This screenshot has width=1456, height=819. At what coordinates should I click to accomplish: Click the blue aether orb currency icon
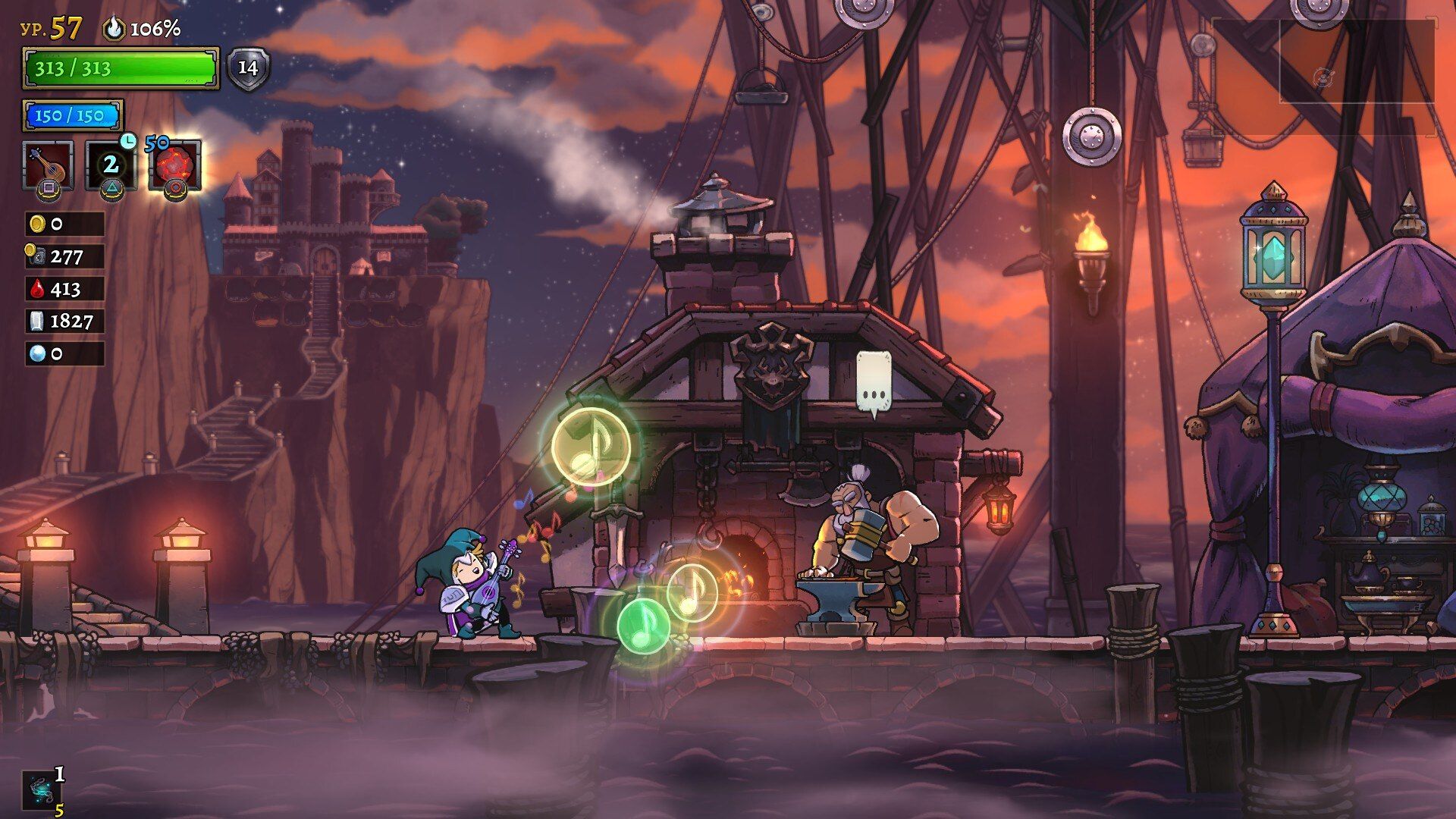(x=36, y=353)
